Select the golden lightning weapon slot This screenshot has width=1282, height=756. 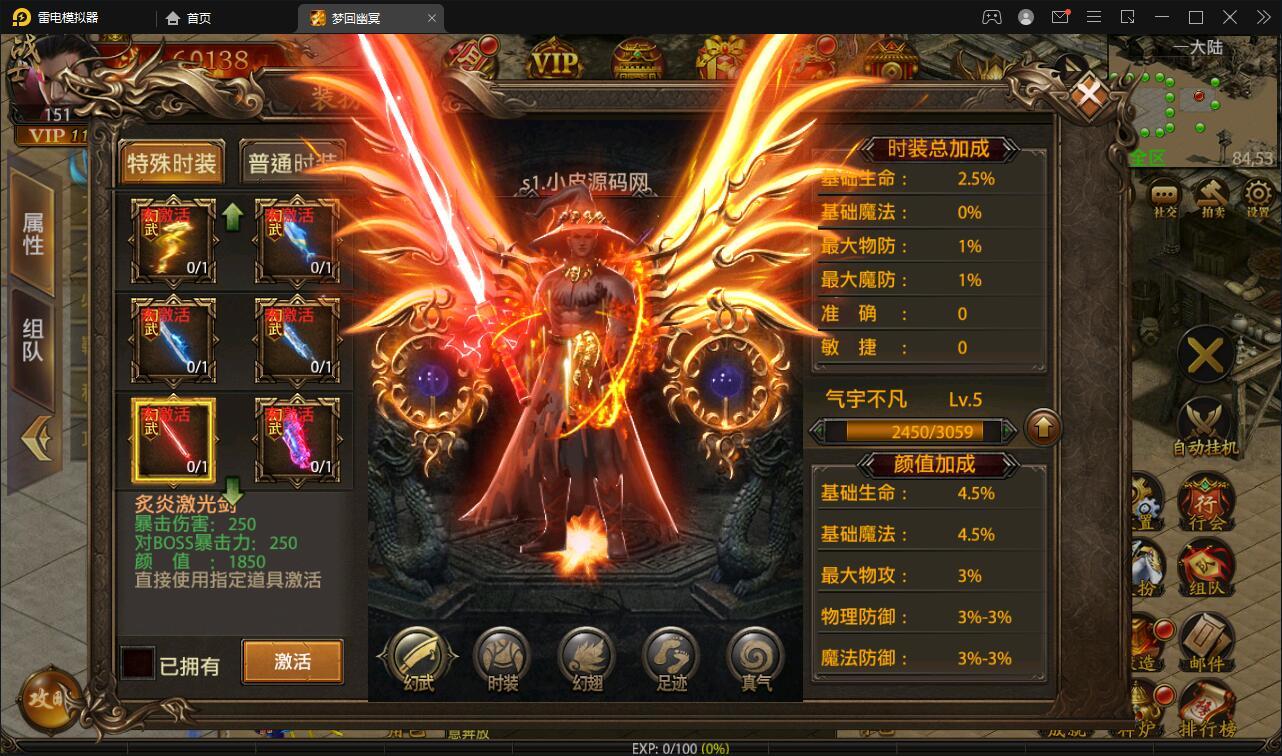tap(172, 240)
